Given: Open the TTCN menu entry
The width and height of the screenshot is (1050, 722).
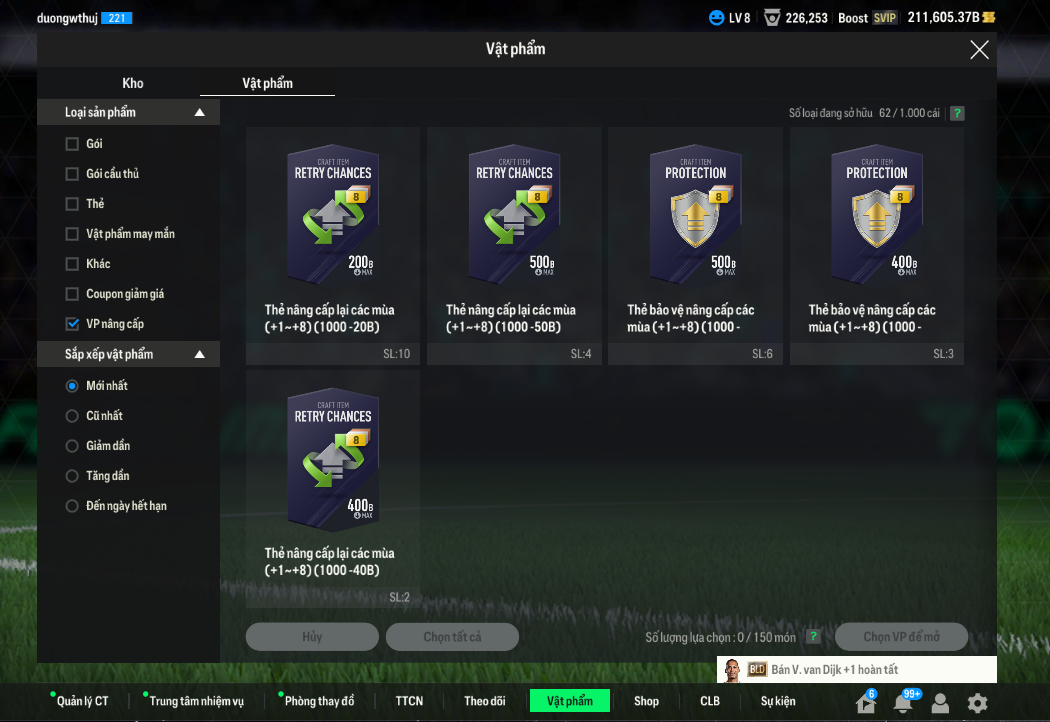Looking at the screenshot, I should coord(409,701).
